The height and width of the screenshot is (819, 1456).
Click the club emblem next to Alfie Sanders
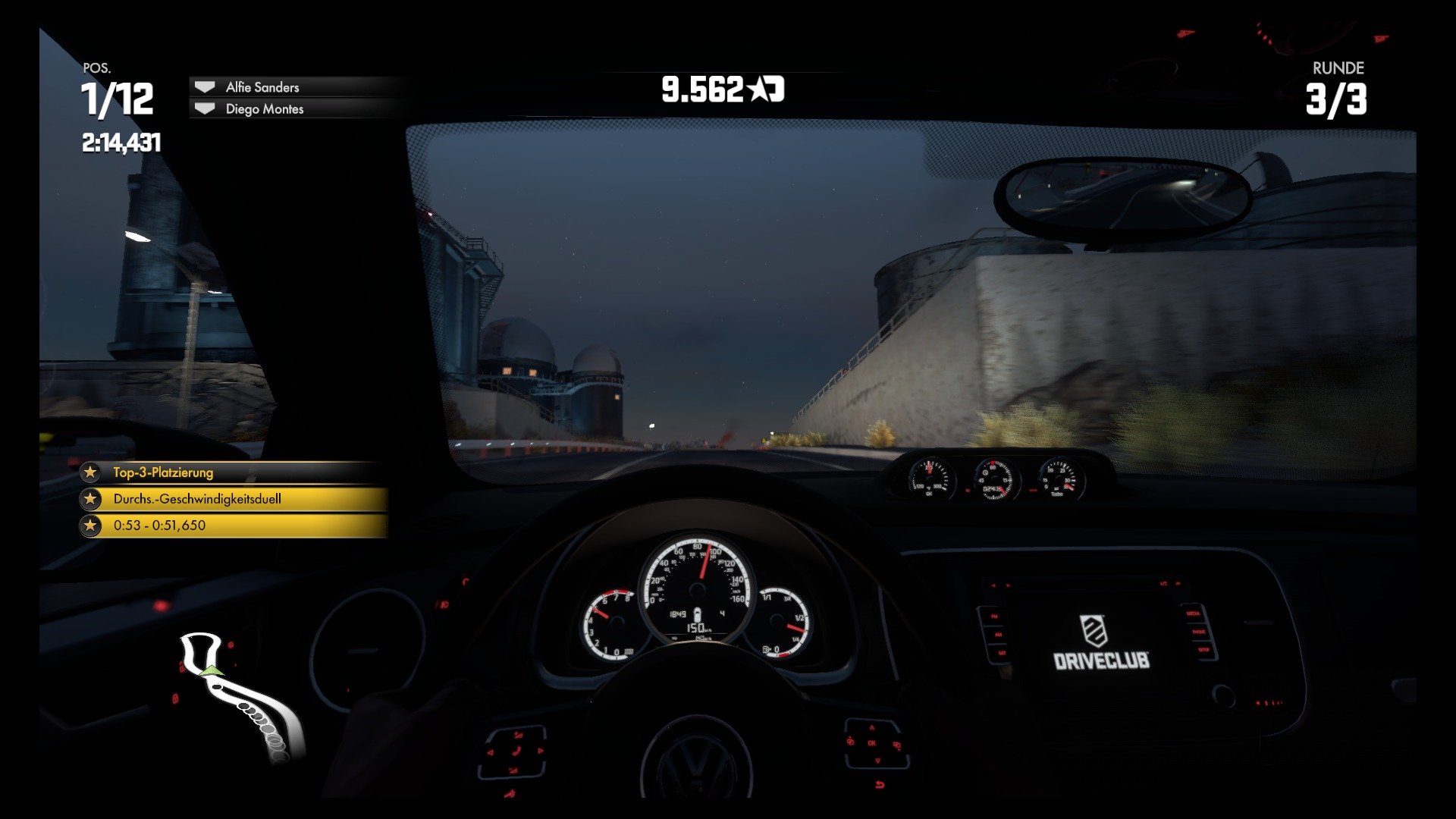203,86
